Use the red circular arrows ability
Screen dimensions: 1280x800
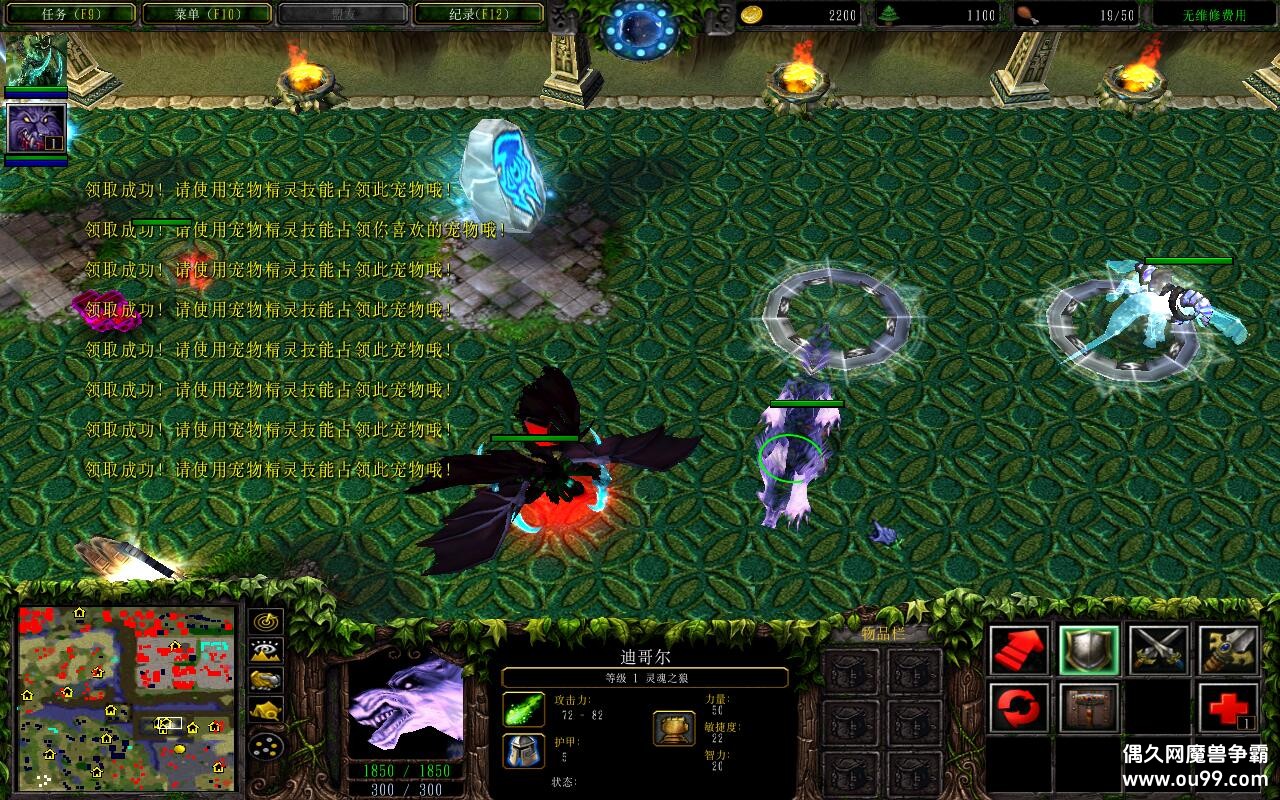click(1020, 708)
